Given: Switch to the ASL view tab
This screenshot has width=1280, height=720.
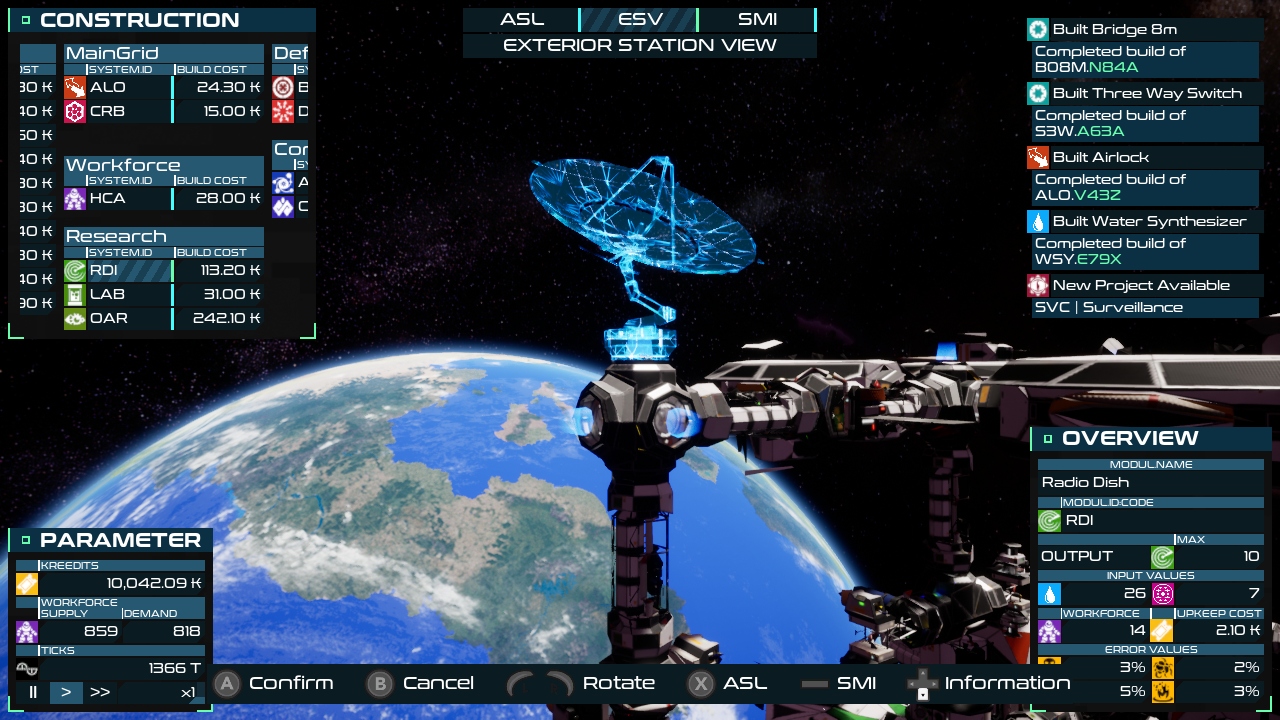Looking at the screenshot, I should coord(522,20).
